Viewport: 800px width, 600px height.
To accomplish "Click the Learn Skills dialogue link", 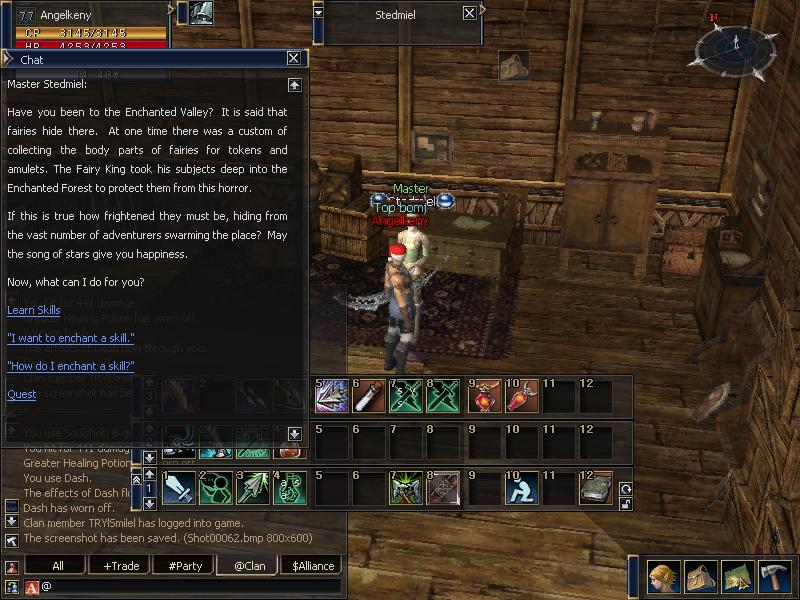I will click(34, 310).
